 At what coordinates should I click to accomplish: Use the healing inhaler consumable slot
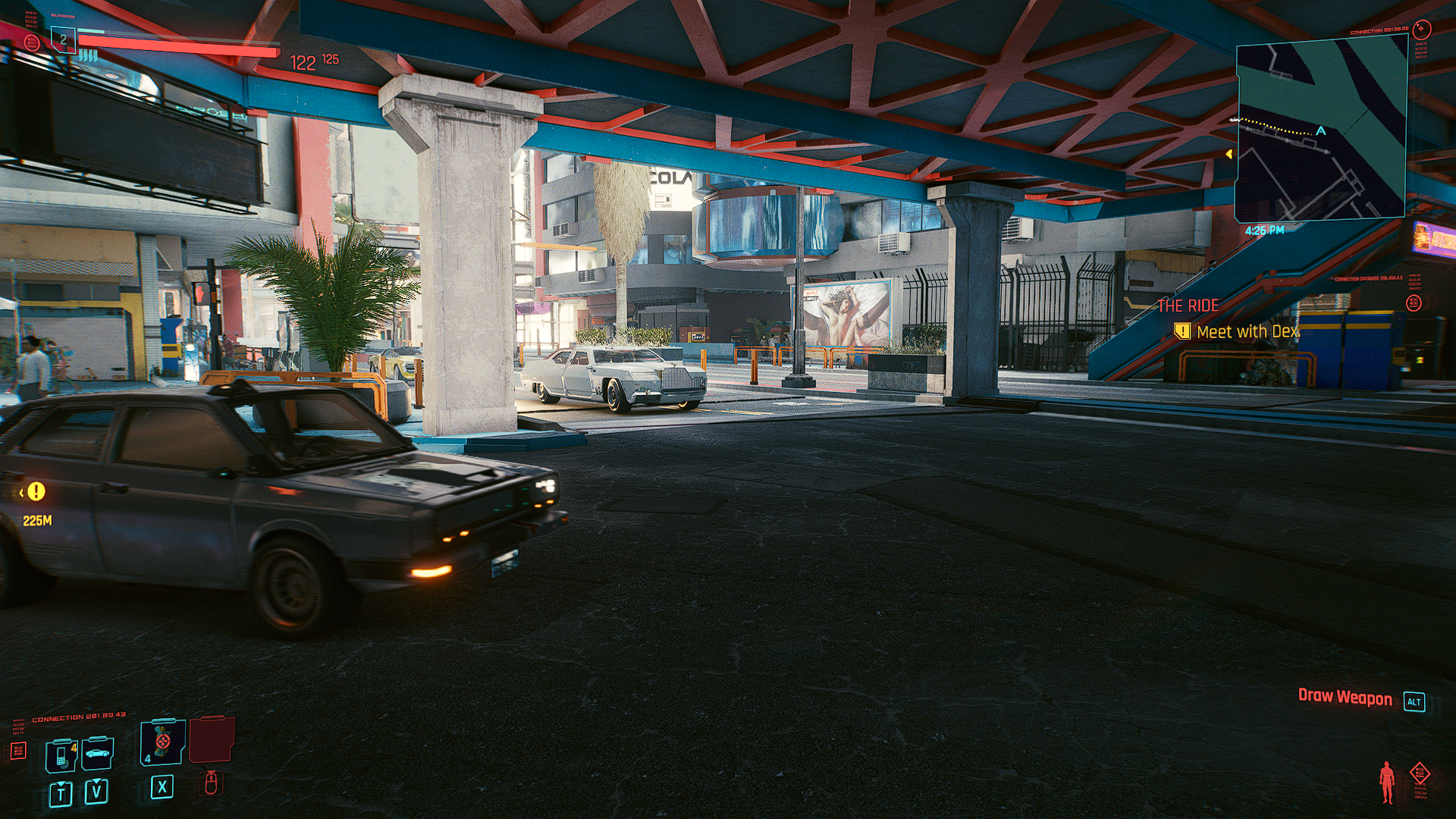pos(162,742)
